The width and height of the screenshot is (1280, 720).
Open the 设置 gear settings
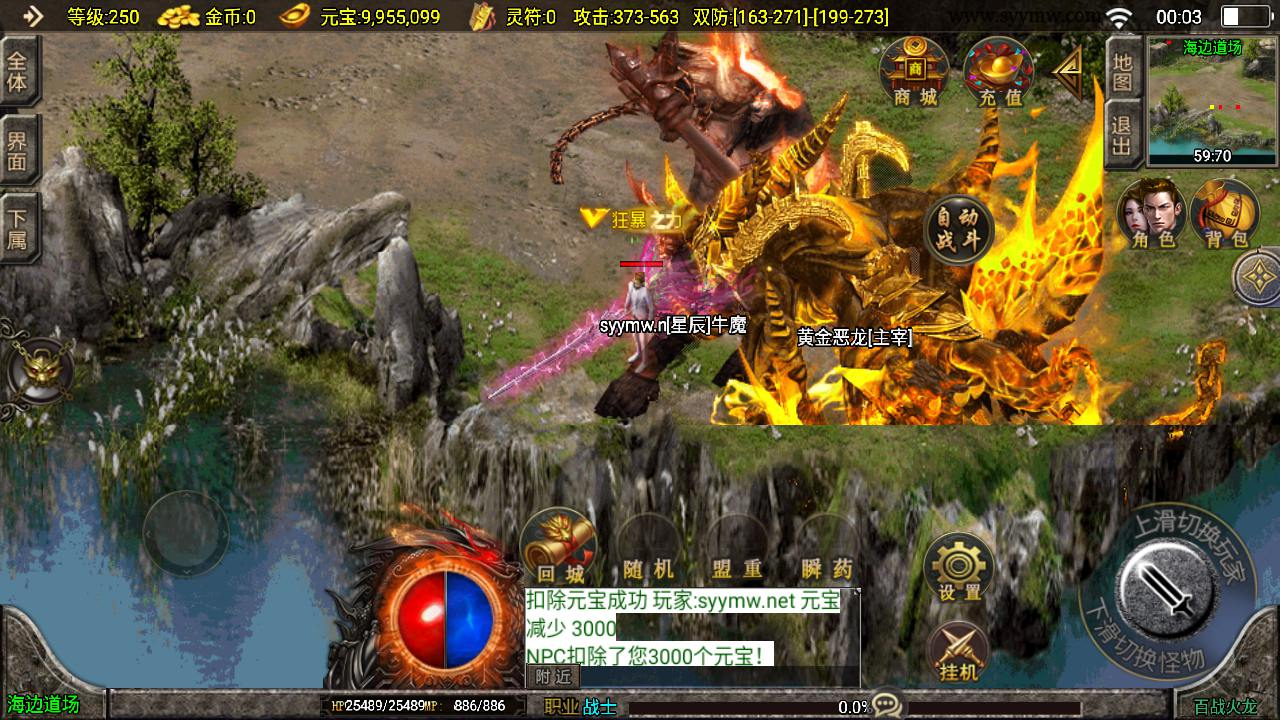[x=959, y=568]
